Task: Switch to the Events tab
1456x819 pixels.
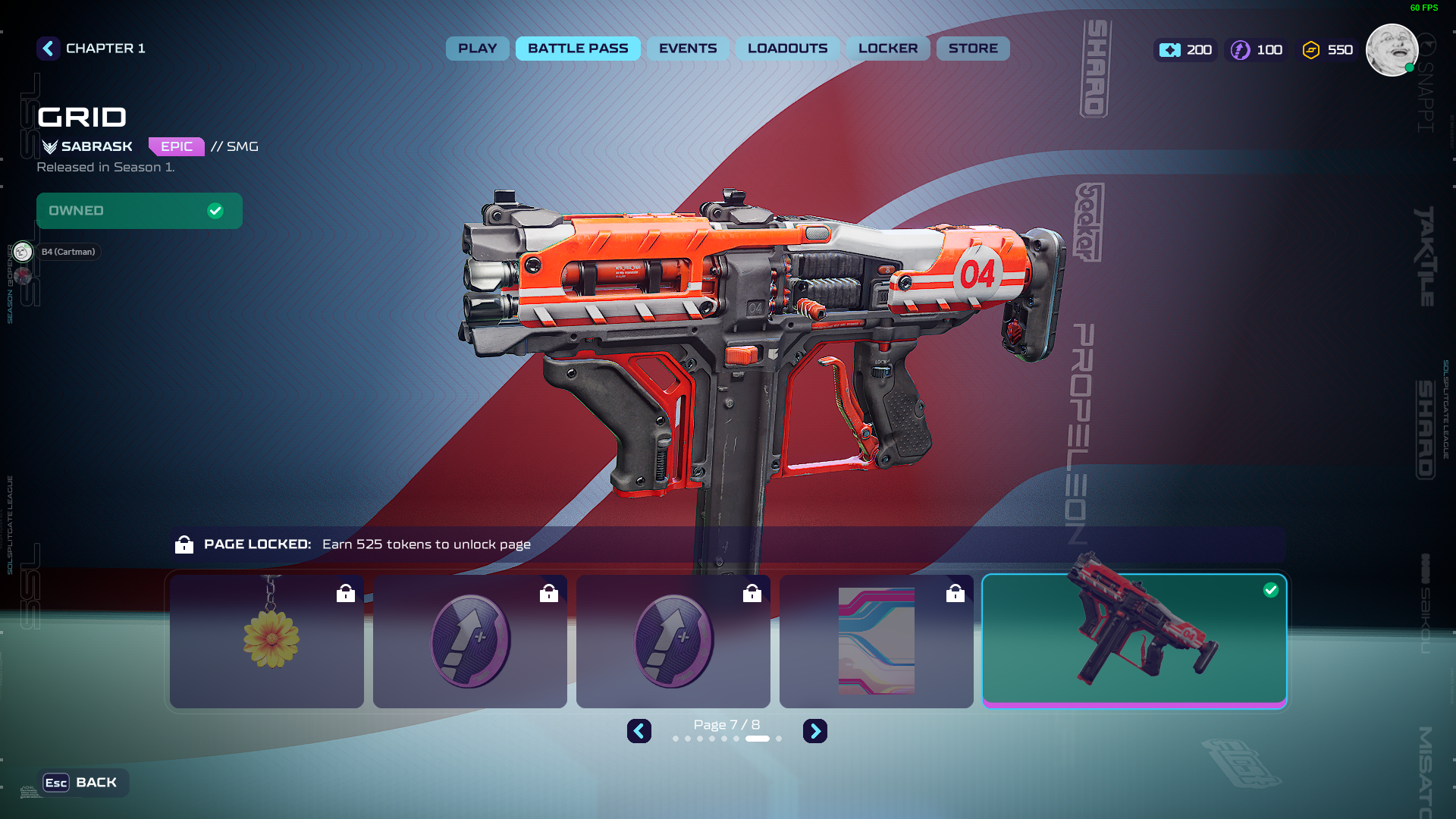Action: click(688, 49)
